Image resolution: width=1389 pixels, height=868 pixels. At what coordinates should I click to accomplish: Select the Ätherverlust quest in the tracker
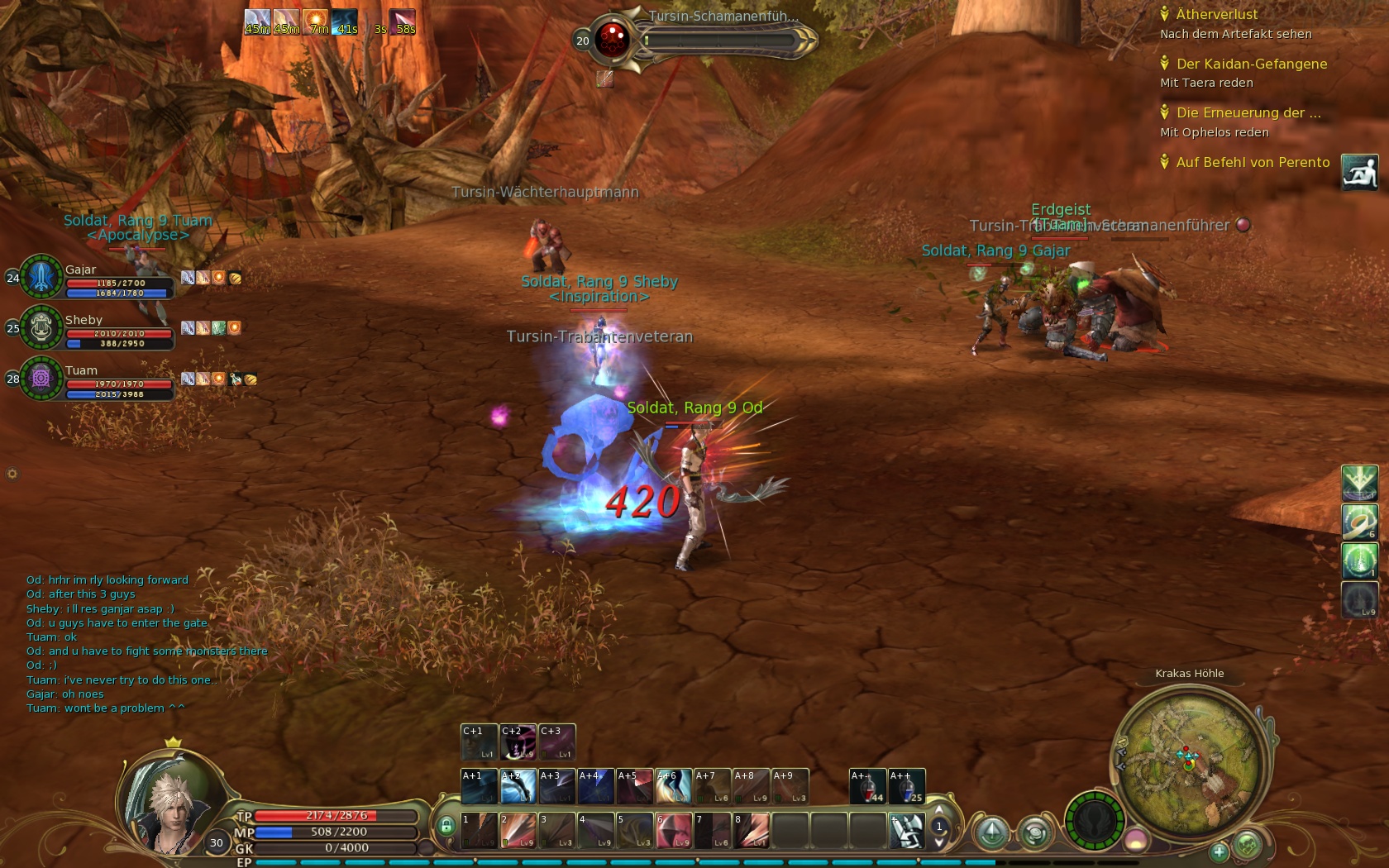(x=1216, y=14)
